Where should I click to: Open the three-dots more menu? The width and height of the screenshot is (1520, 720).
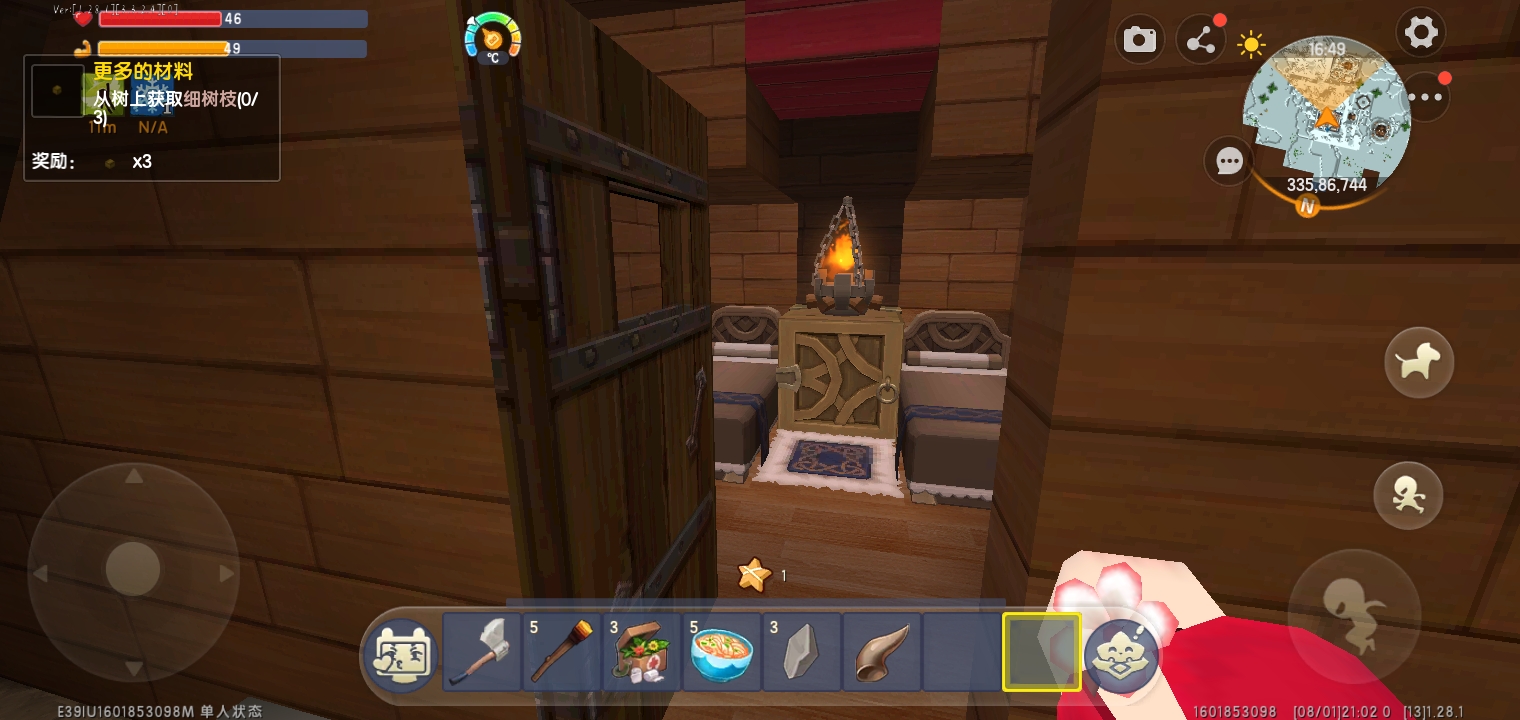1425,97
